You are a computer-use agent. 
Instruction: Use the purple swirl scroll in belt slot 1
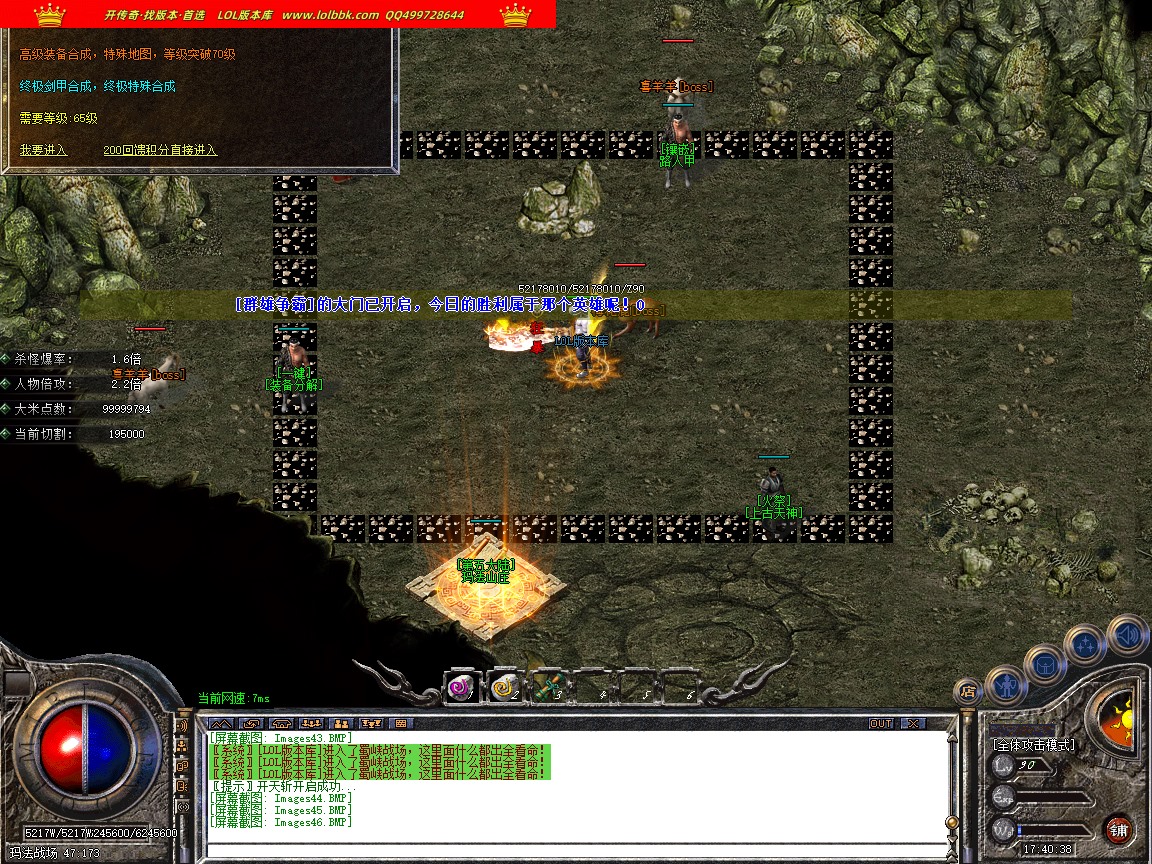[x=461, y=688]
